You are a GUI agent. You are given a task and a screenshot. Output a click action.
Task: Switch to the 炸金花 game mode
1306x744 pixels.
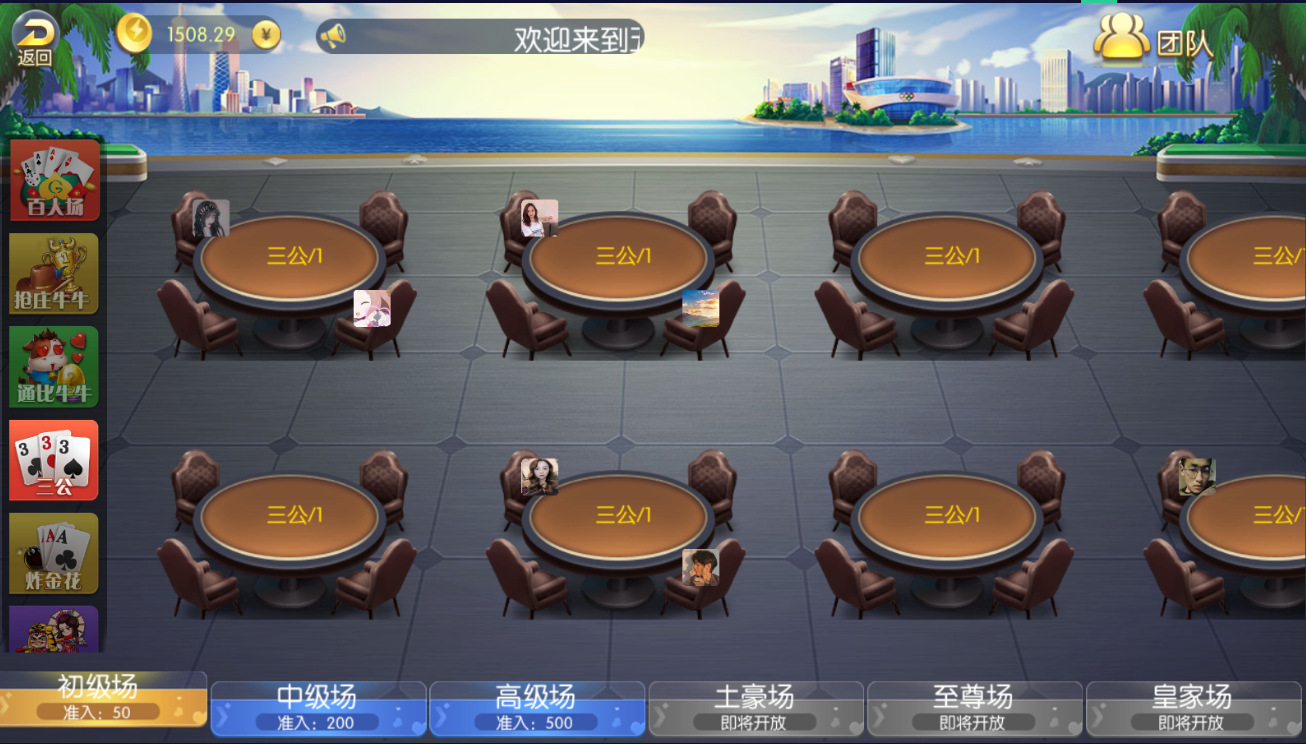point(55,553)
